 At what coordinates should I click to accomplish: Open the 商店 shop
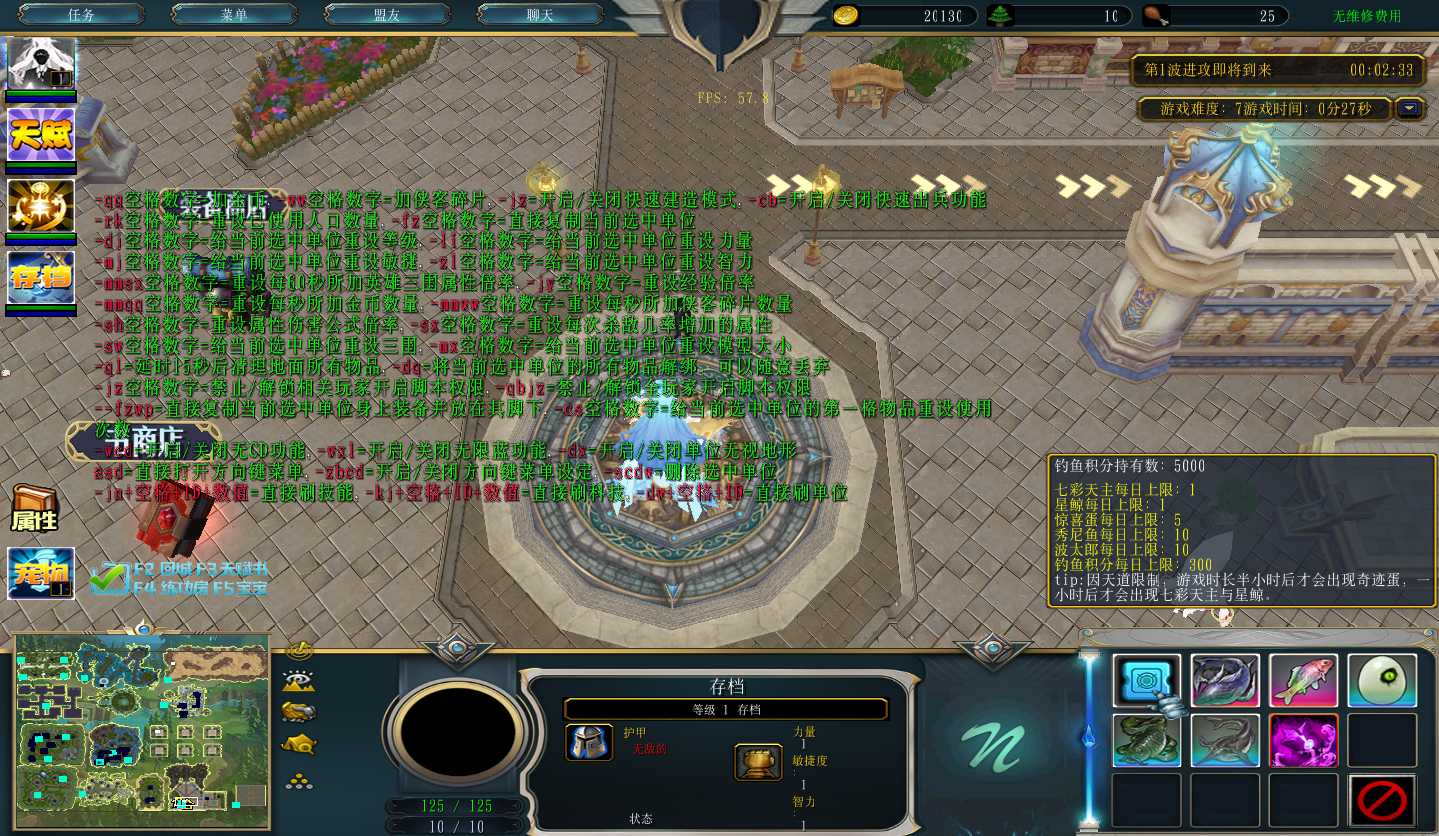coord(138,440)
